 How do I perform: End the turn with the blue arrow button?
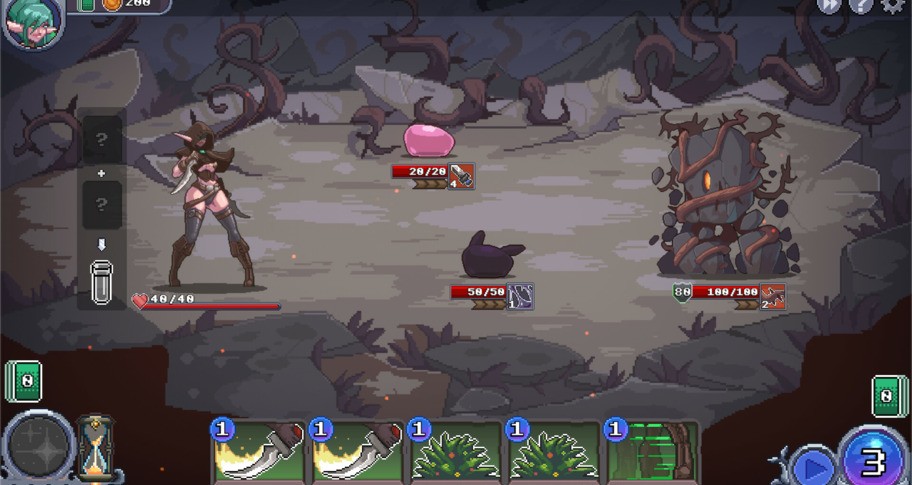[813, 466]
